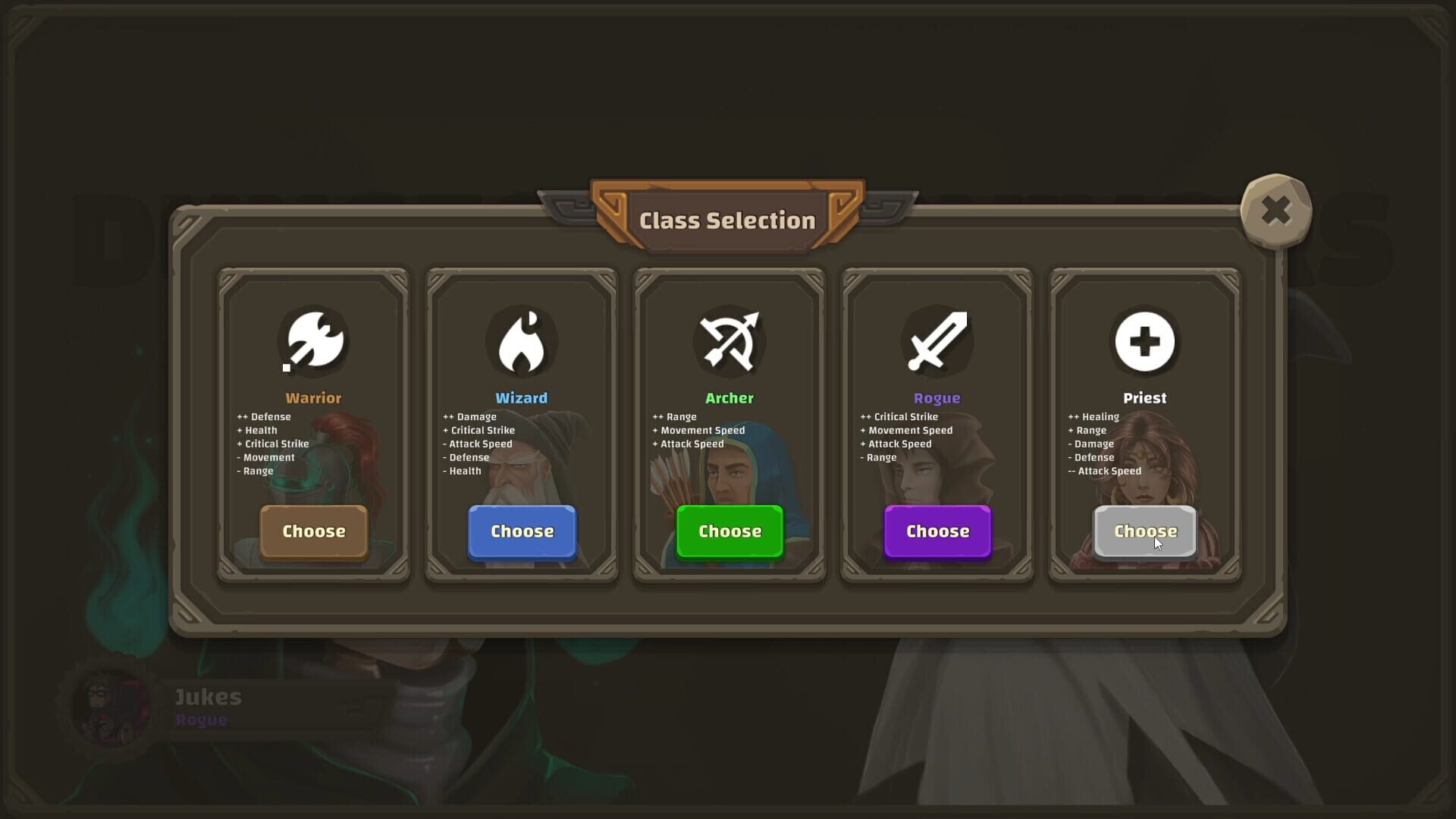Choose the Archer class
The height and width of the screenshot is (819, 1456).
[729, 531]
